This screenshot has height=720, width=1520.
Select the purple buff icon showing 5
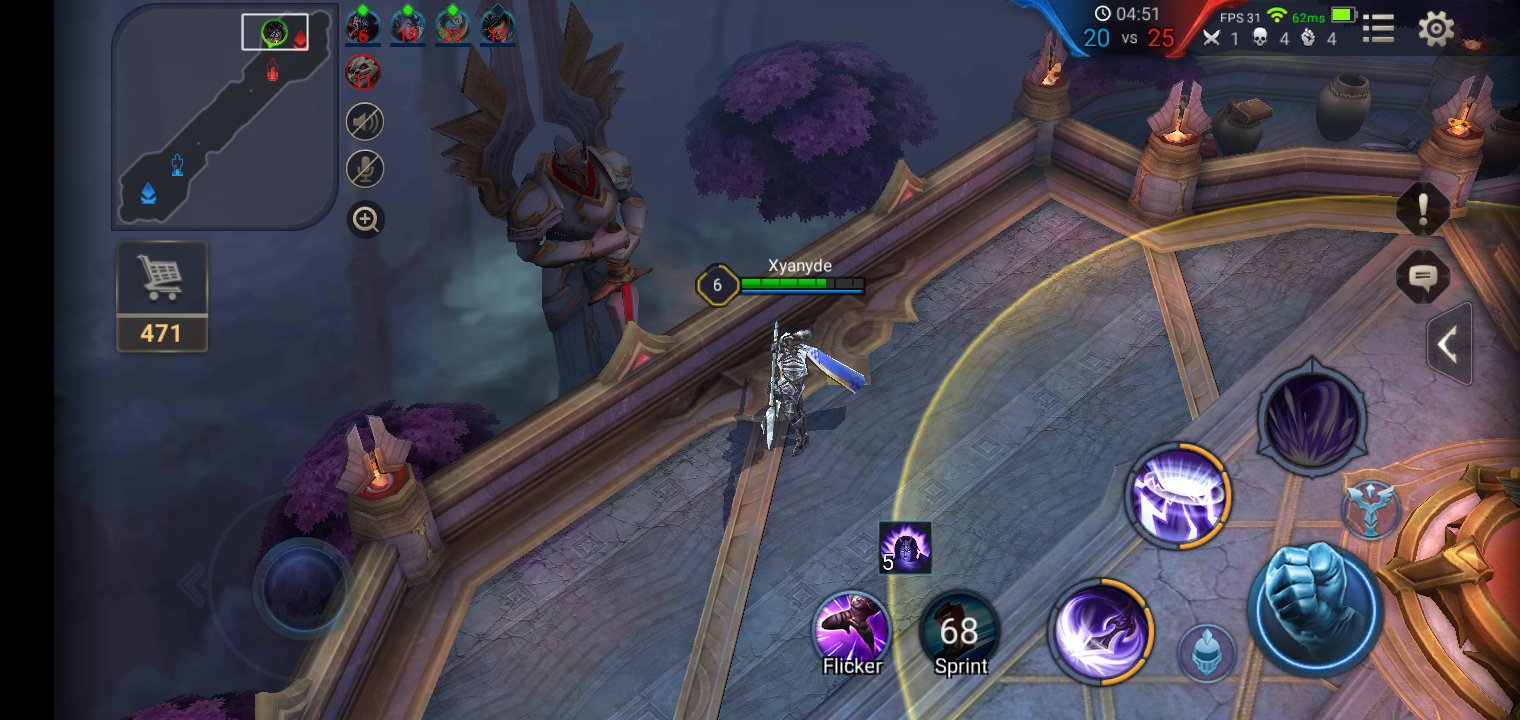(x=905, y=548)
